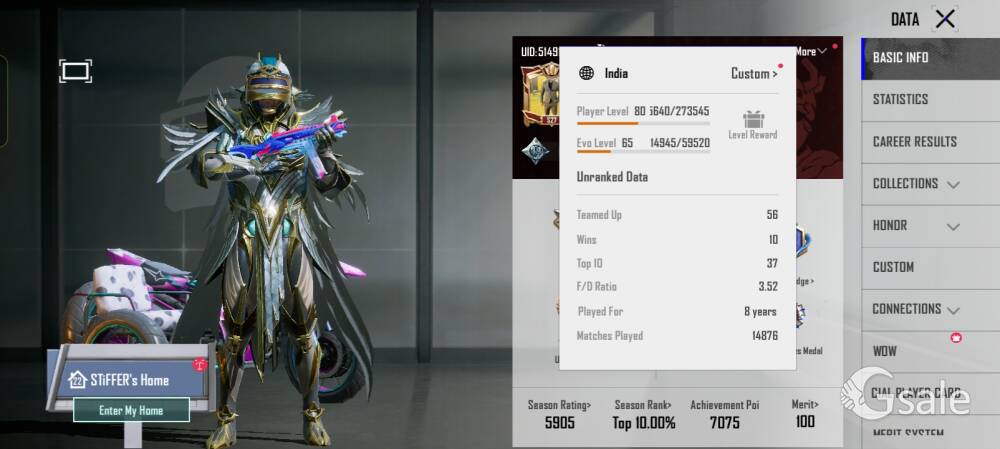This screenshot has width=1000, height=449.
Task: Switch to the Basic Info tab
Action: coord(900,58)
